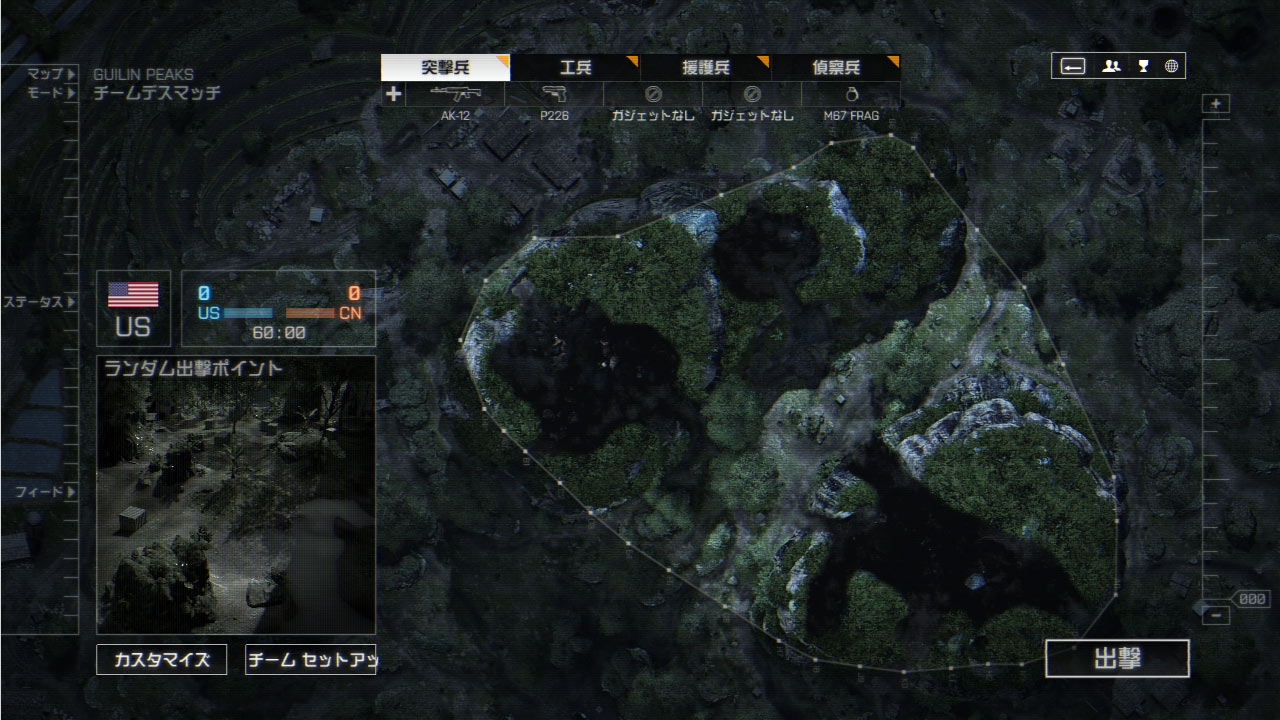Click the plus button beside the loadout

pos(394,94)
